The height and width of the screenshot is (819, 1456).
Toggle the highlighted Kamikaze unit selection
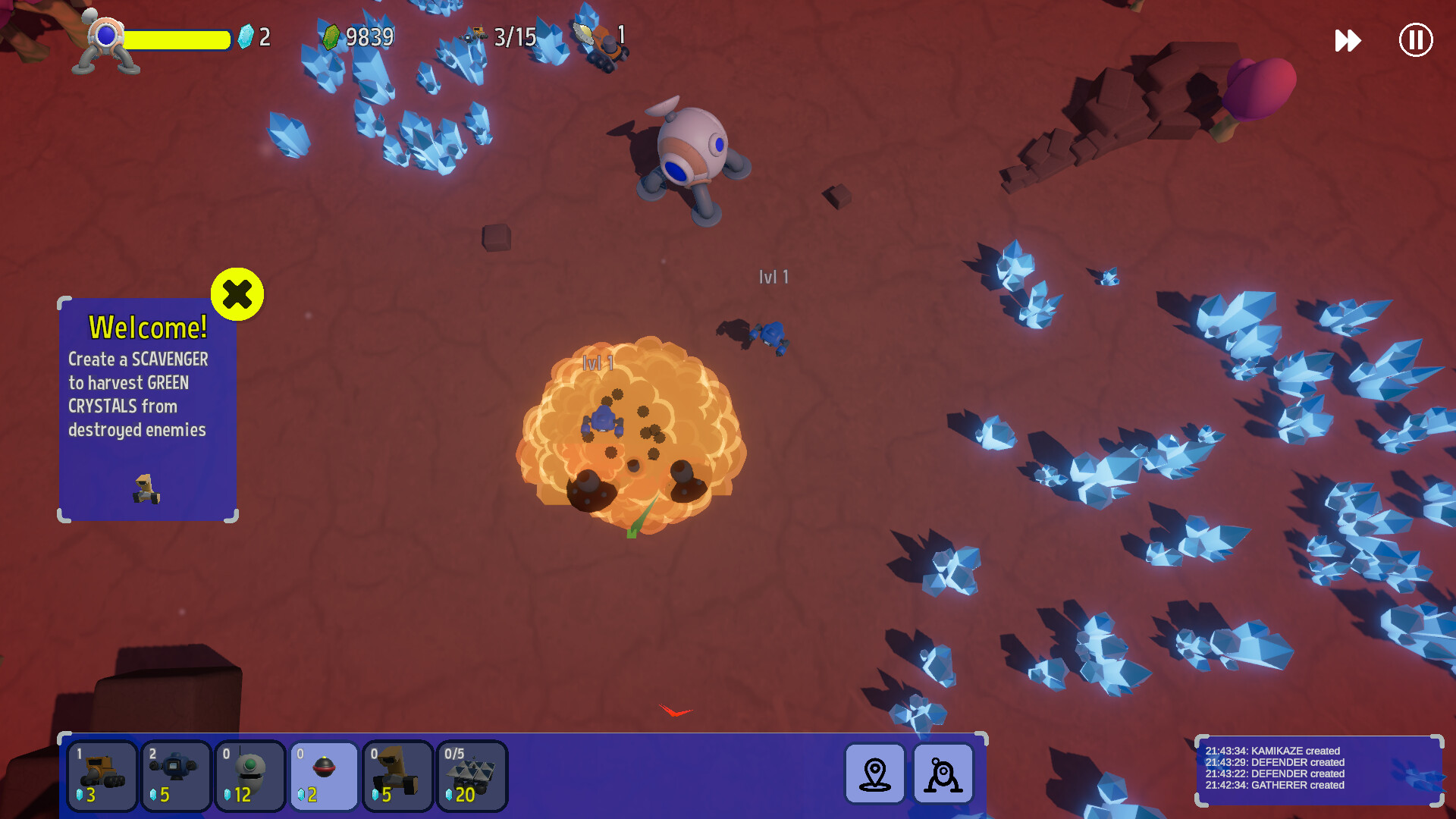tap(324, 776)
